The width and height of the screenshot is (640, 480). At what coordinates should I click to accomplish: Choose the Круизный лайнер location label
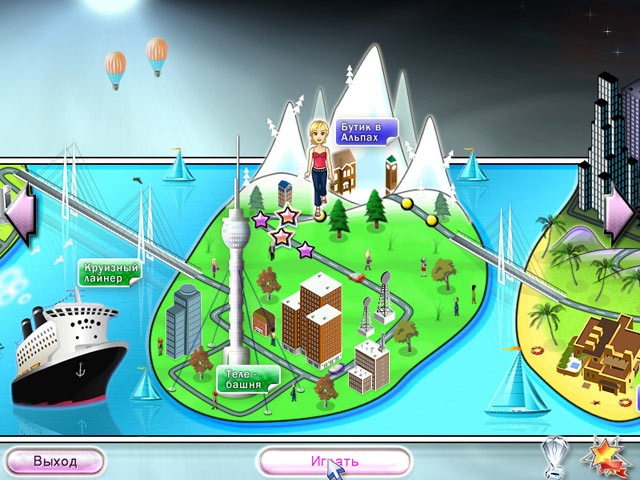click(x=108, y=272)
